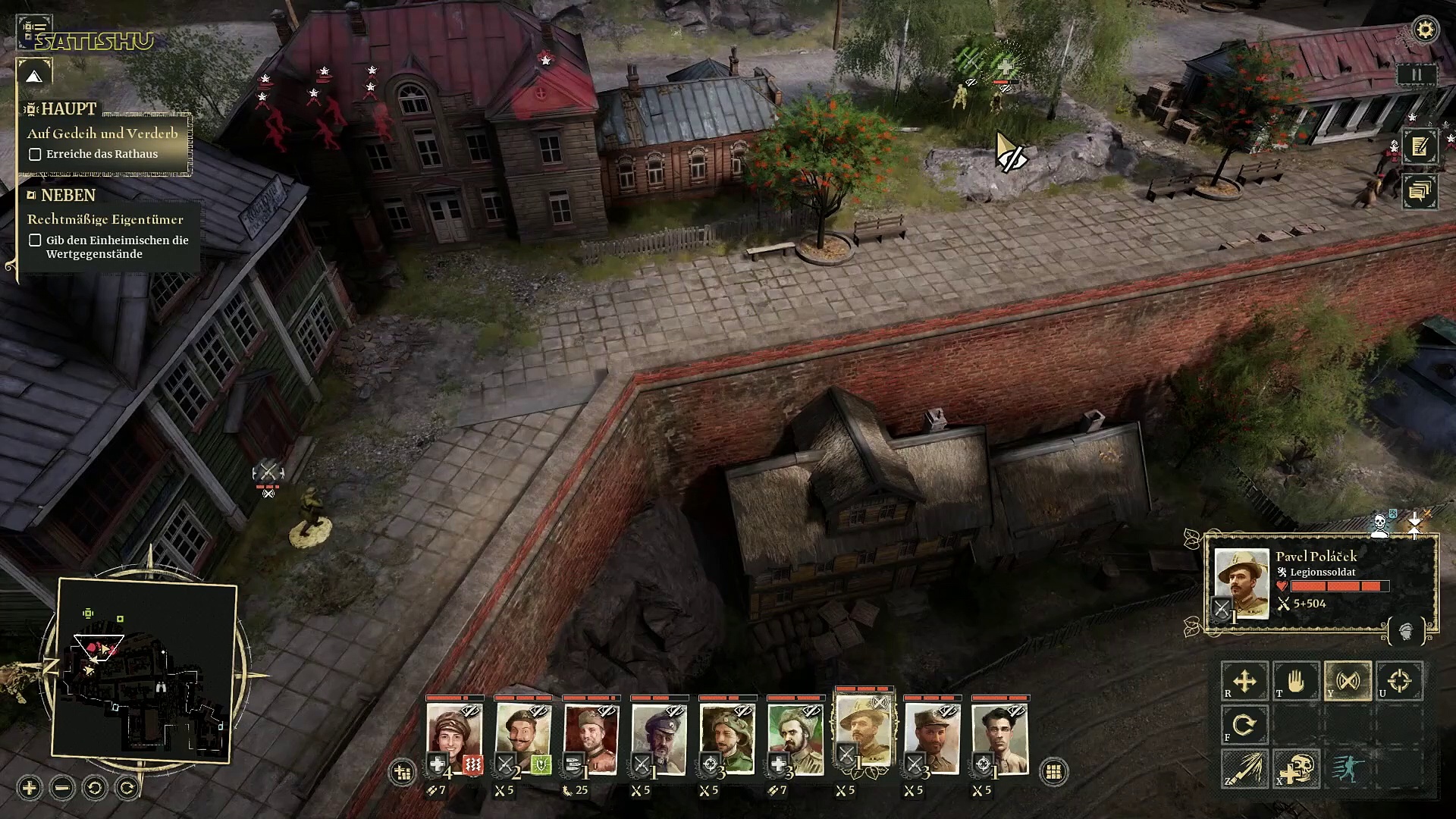Open the gear settings menu
Screen dimensions: 1456x819
pos(1426,30)
